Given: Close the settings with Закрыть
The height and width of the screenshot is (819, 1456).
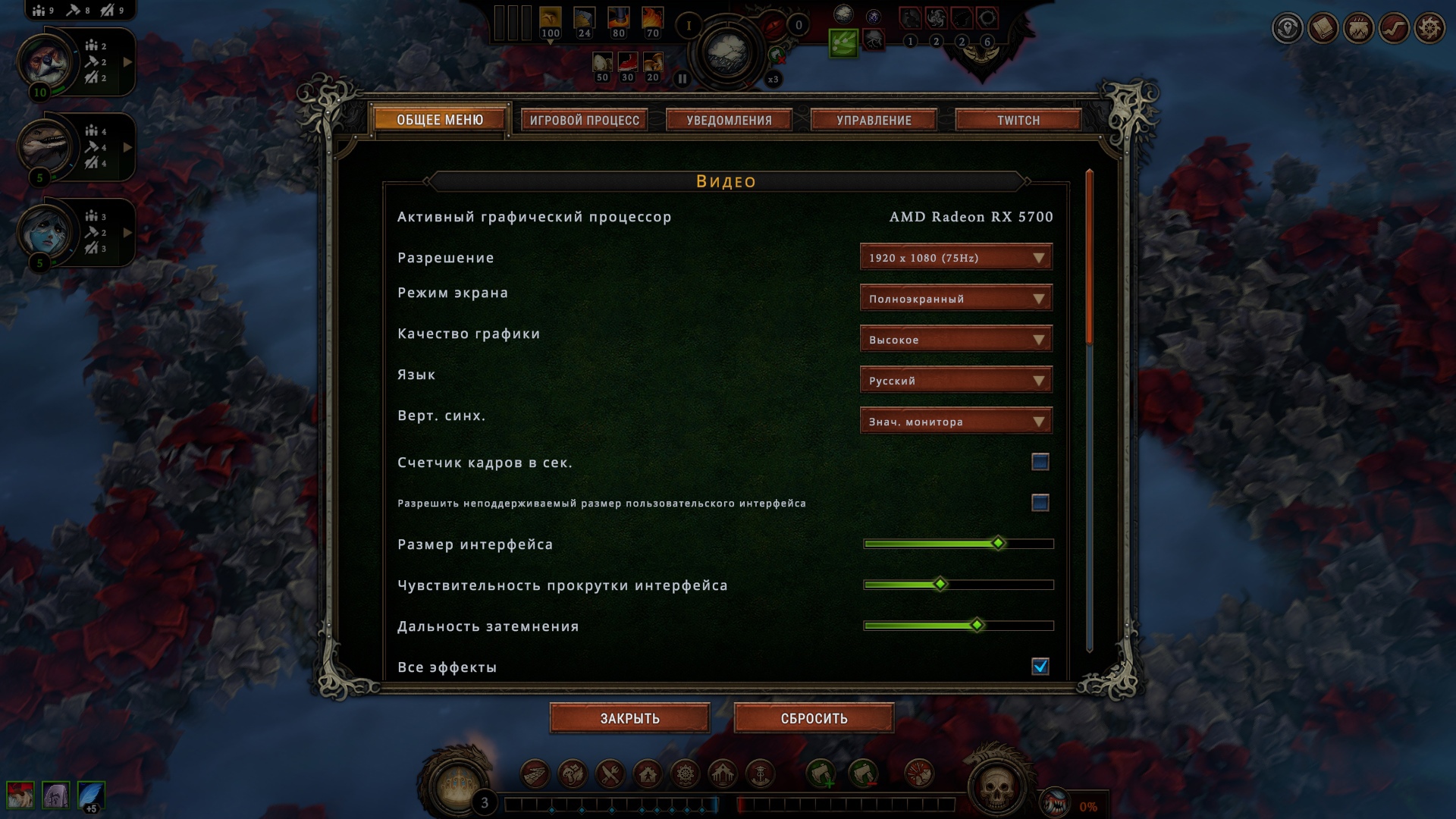Looking at the screenshot, I should click(629, 718).
